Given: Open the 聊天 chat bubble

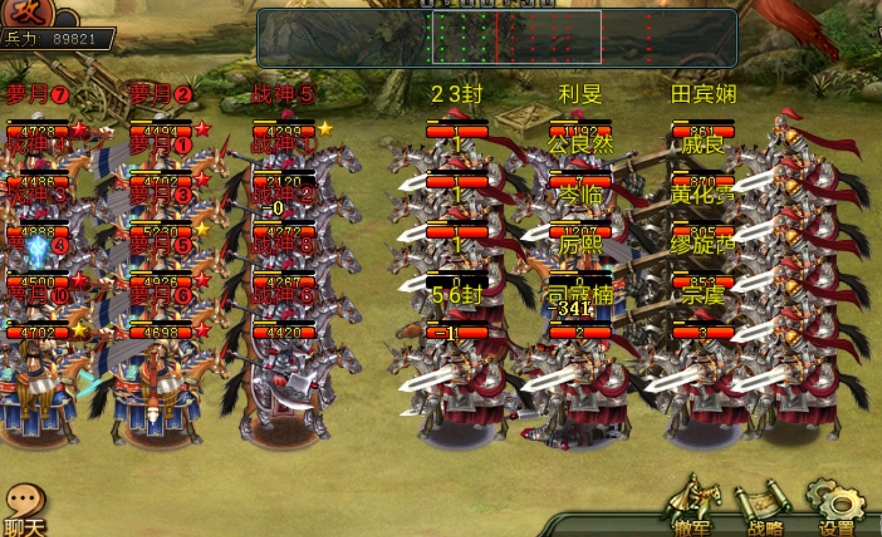Looking at the screenshot, I should [24, 508].
